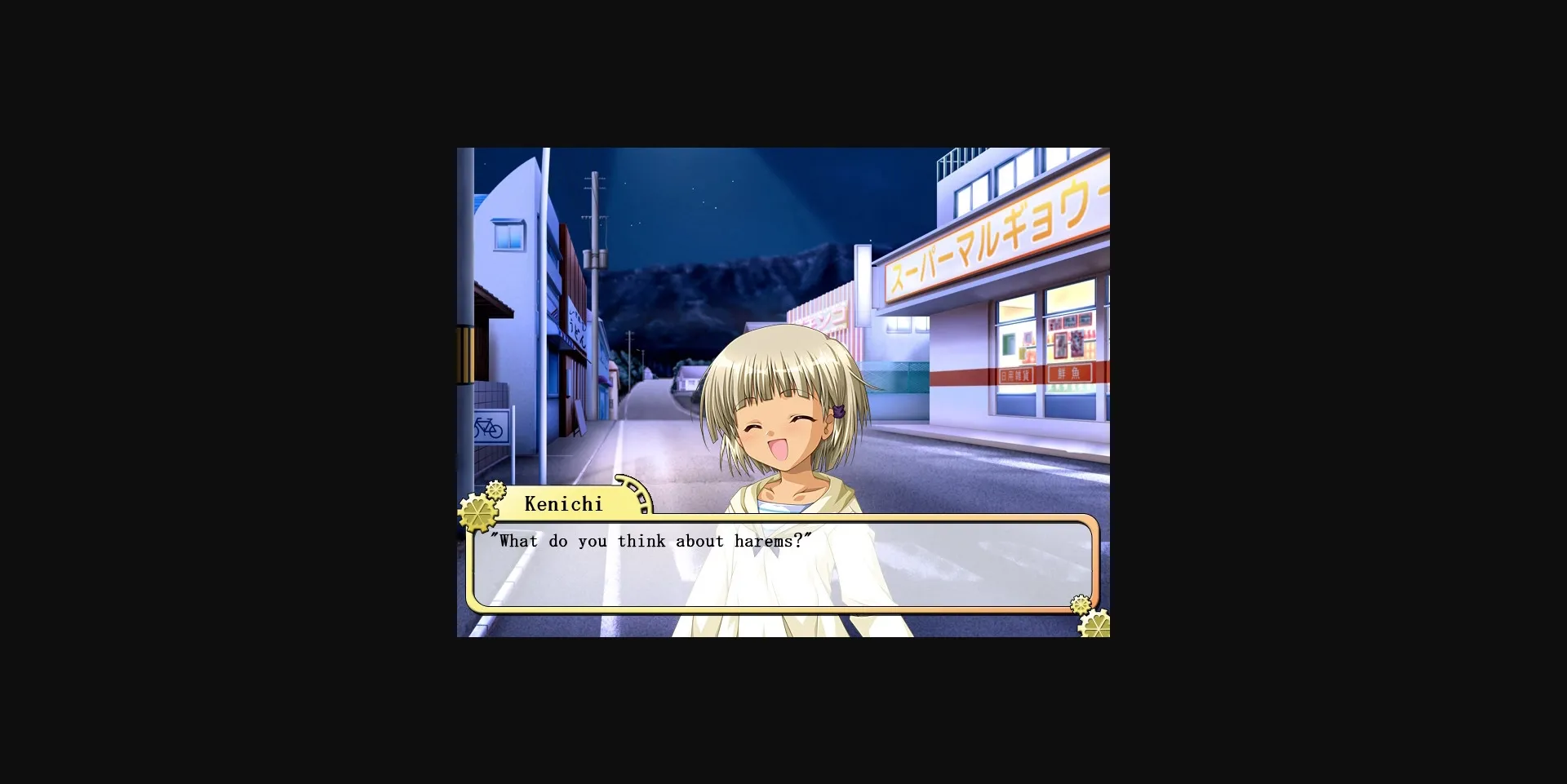Click the small gear atop the nameplate gear cluster
The width and height of the screenshot is (1567, 784).
tap(495, 491)
